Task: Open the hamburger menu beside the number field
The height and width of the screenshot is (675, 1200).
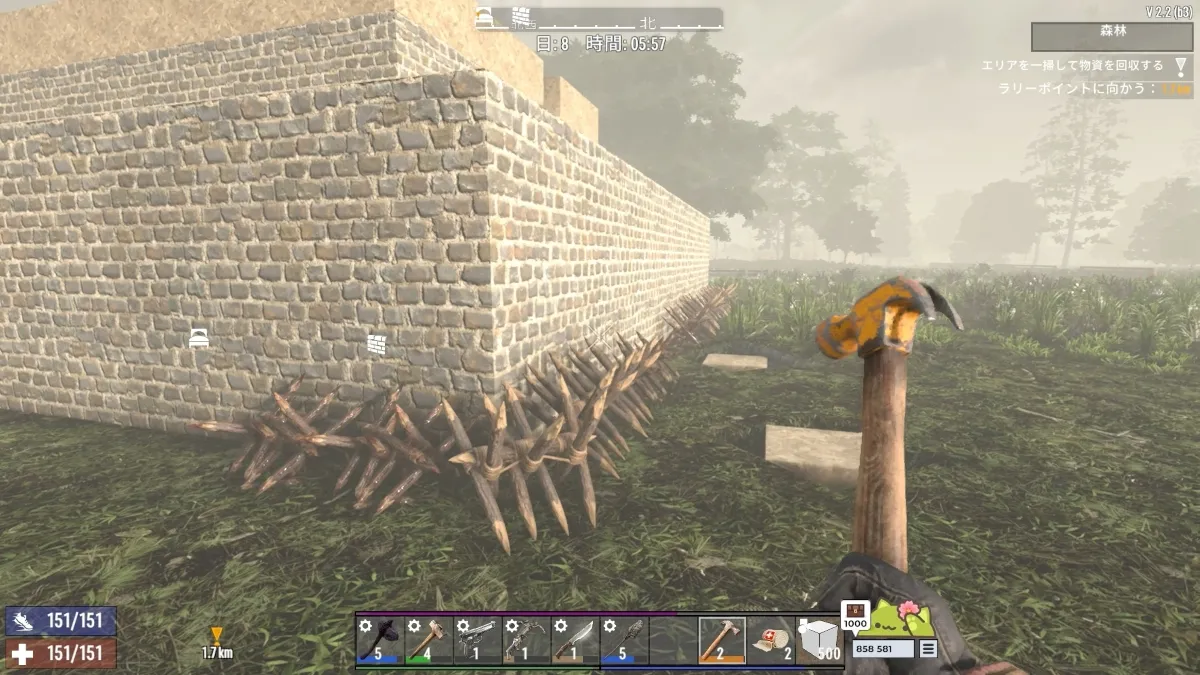Action: click(x=929, y=649)
